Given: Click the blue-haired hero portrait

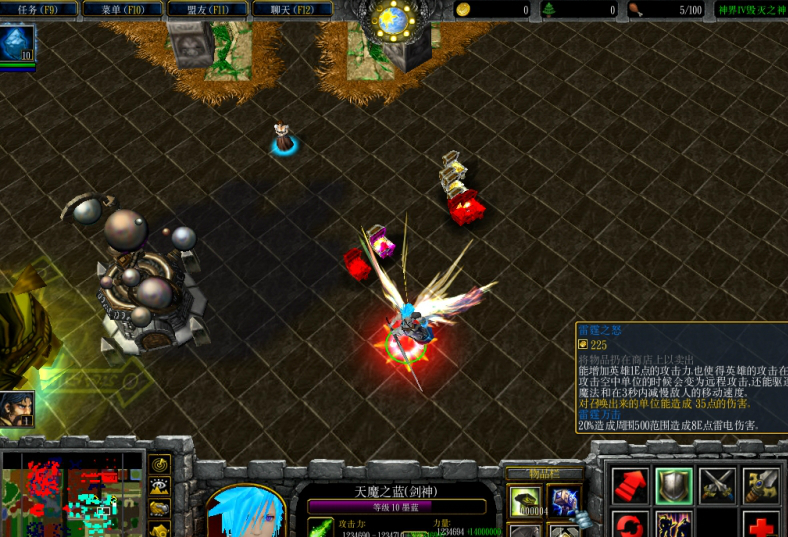Looking at the screenshot, I should (x=246, y=510).
